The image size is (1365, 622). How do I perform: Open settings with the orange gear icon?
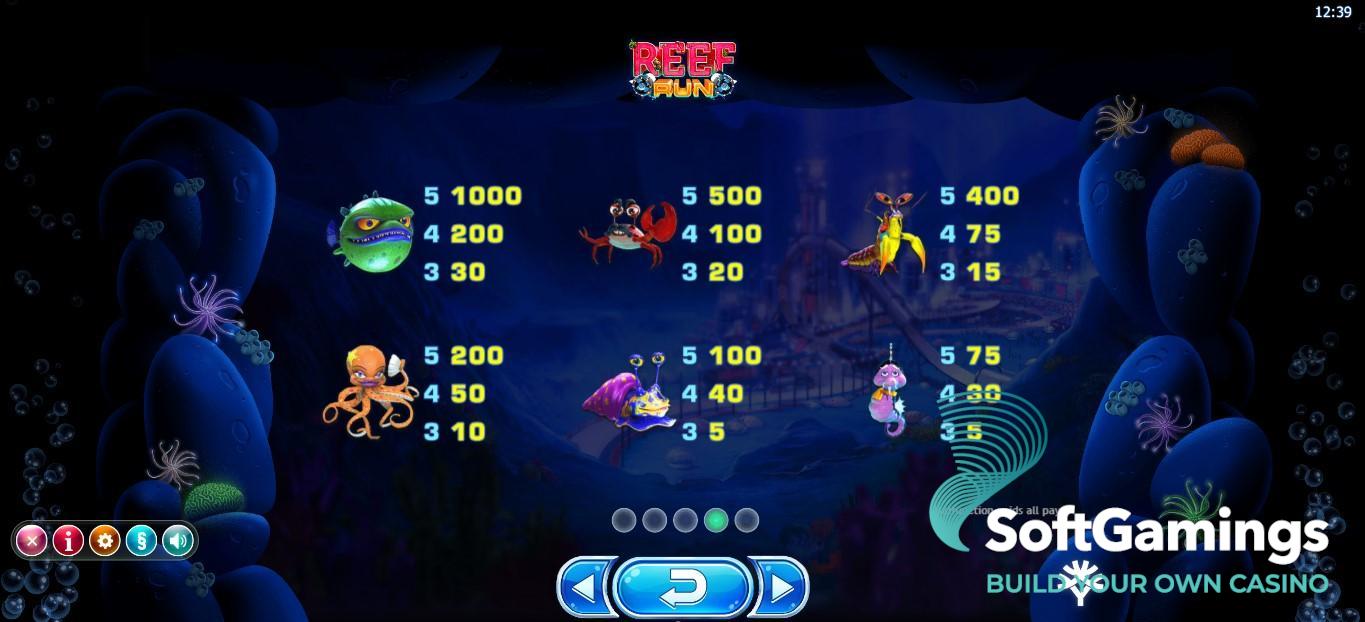[104, 541]
